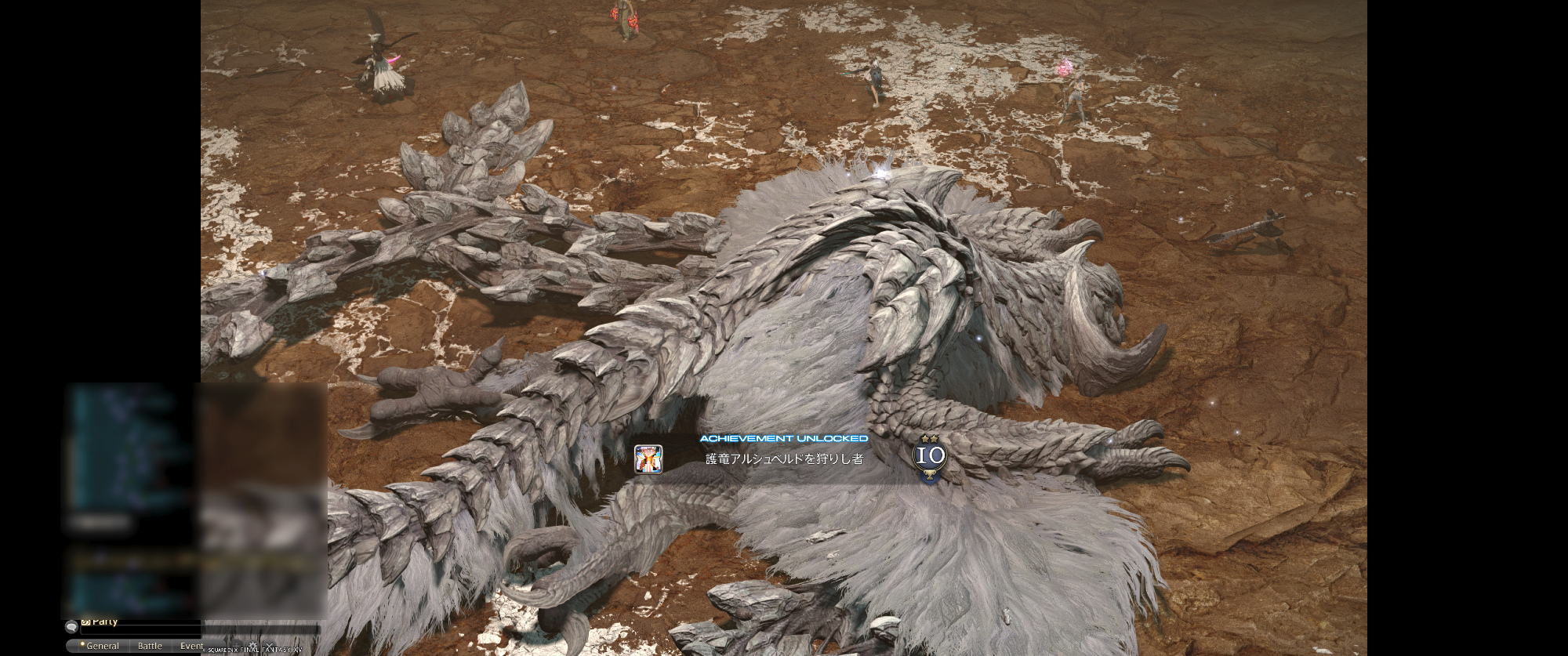
Task: Switch to the General chat tab
Action: pyautogui.click(x=102, y=646)
